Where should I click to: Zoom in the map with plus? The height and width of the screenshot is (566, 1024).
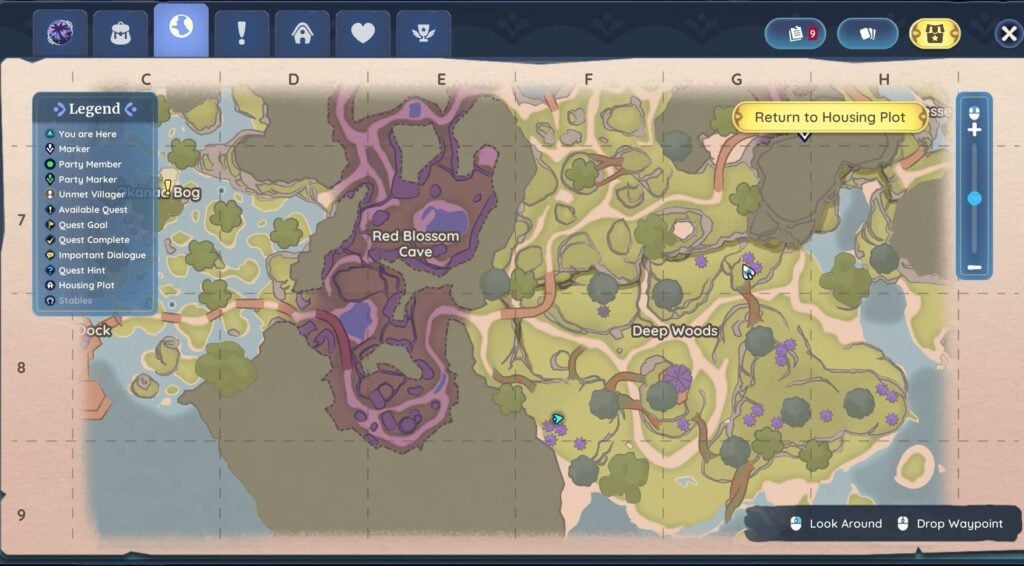974,130
